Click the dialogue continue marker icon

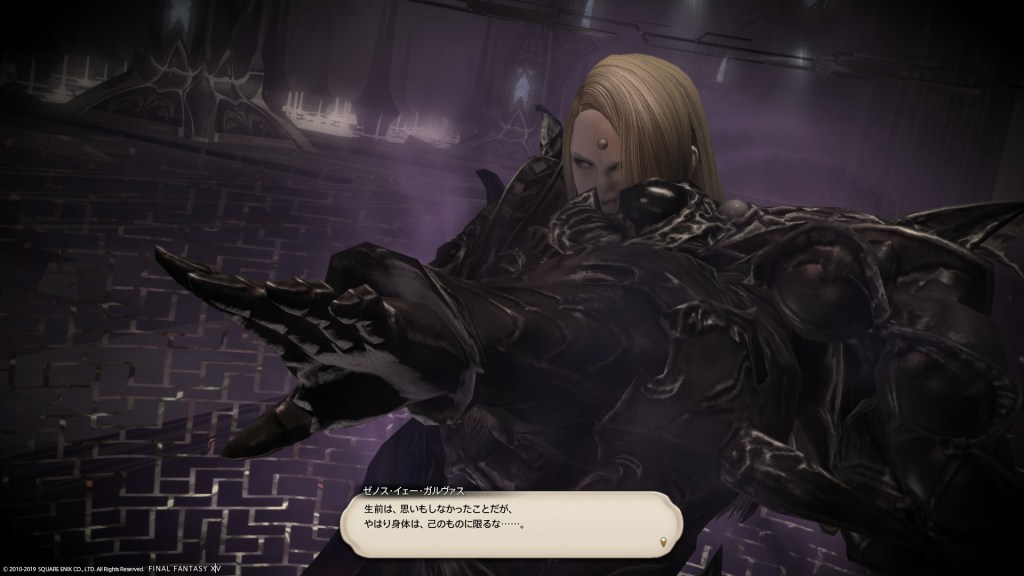click(663, 541)
